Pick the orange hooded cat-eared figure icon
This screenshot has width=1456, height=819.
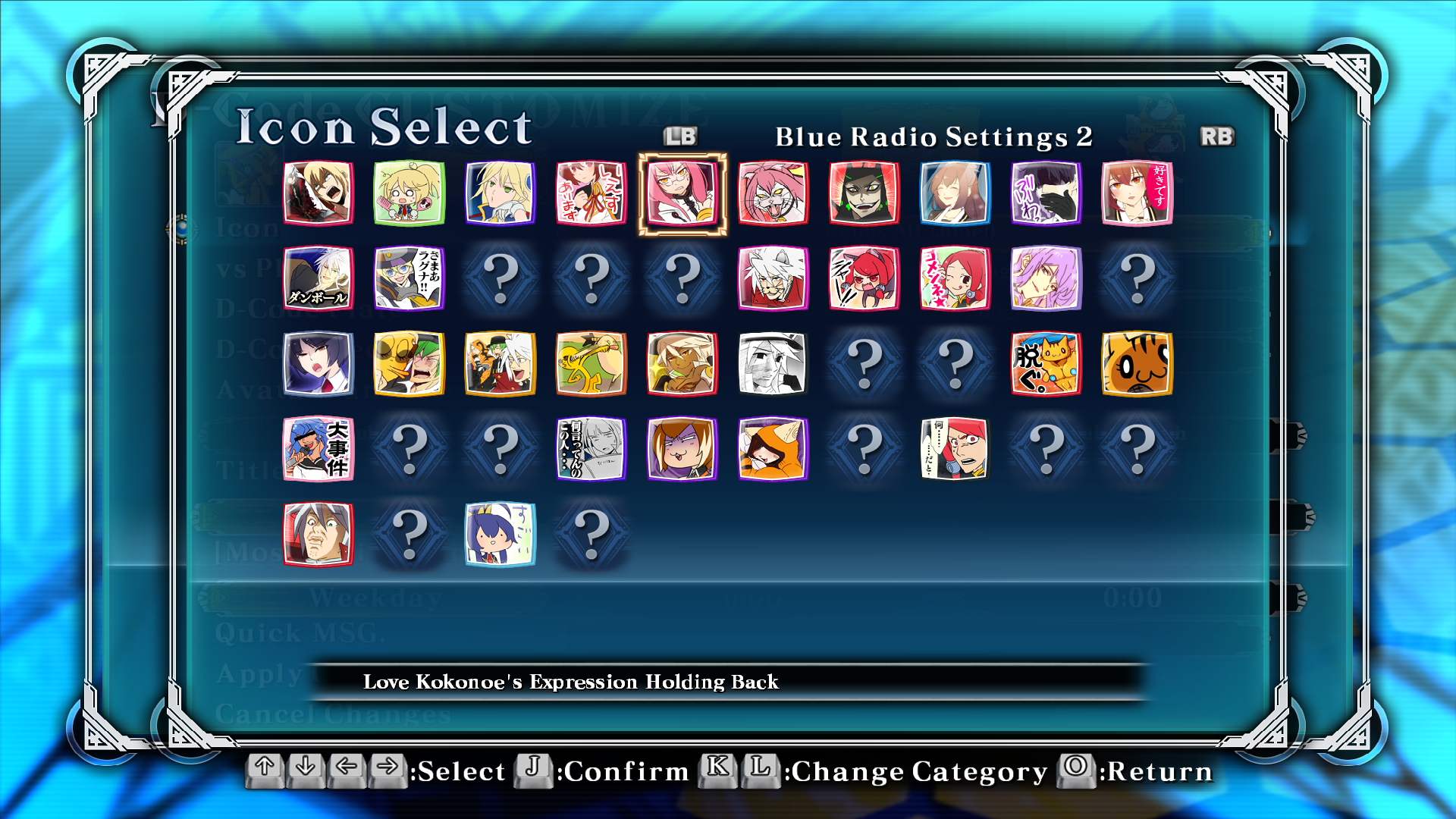point(773,448)
